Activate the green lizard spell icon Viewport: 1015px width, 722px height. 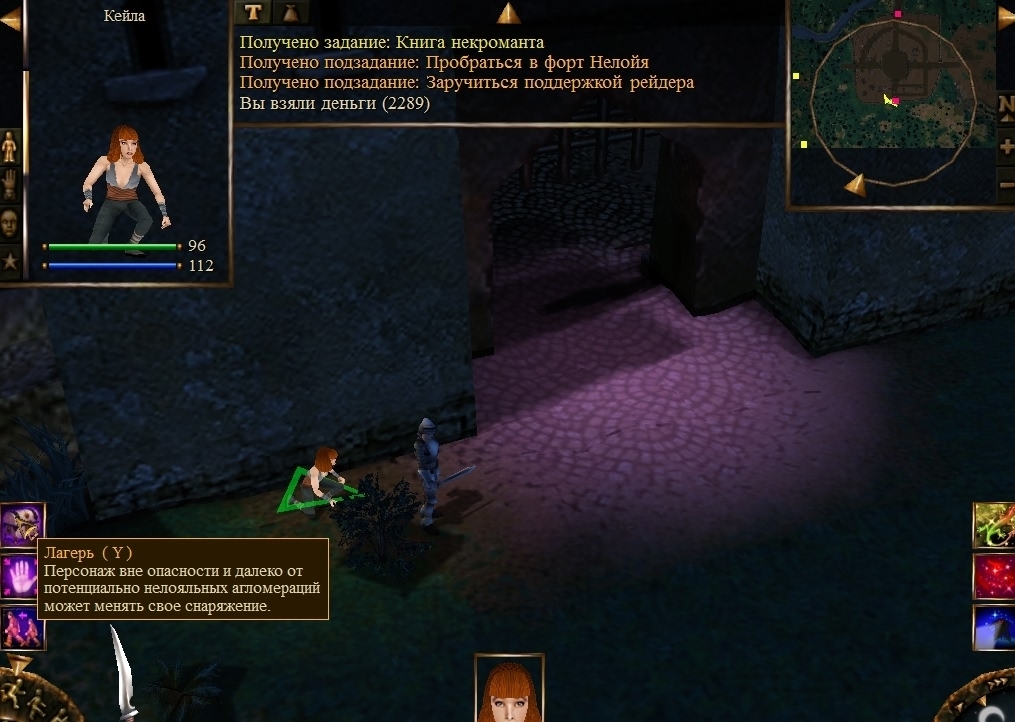tap(995, 525)
